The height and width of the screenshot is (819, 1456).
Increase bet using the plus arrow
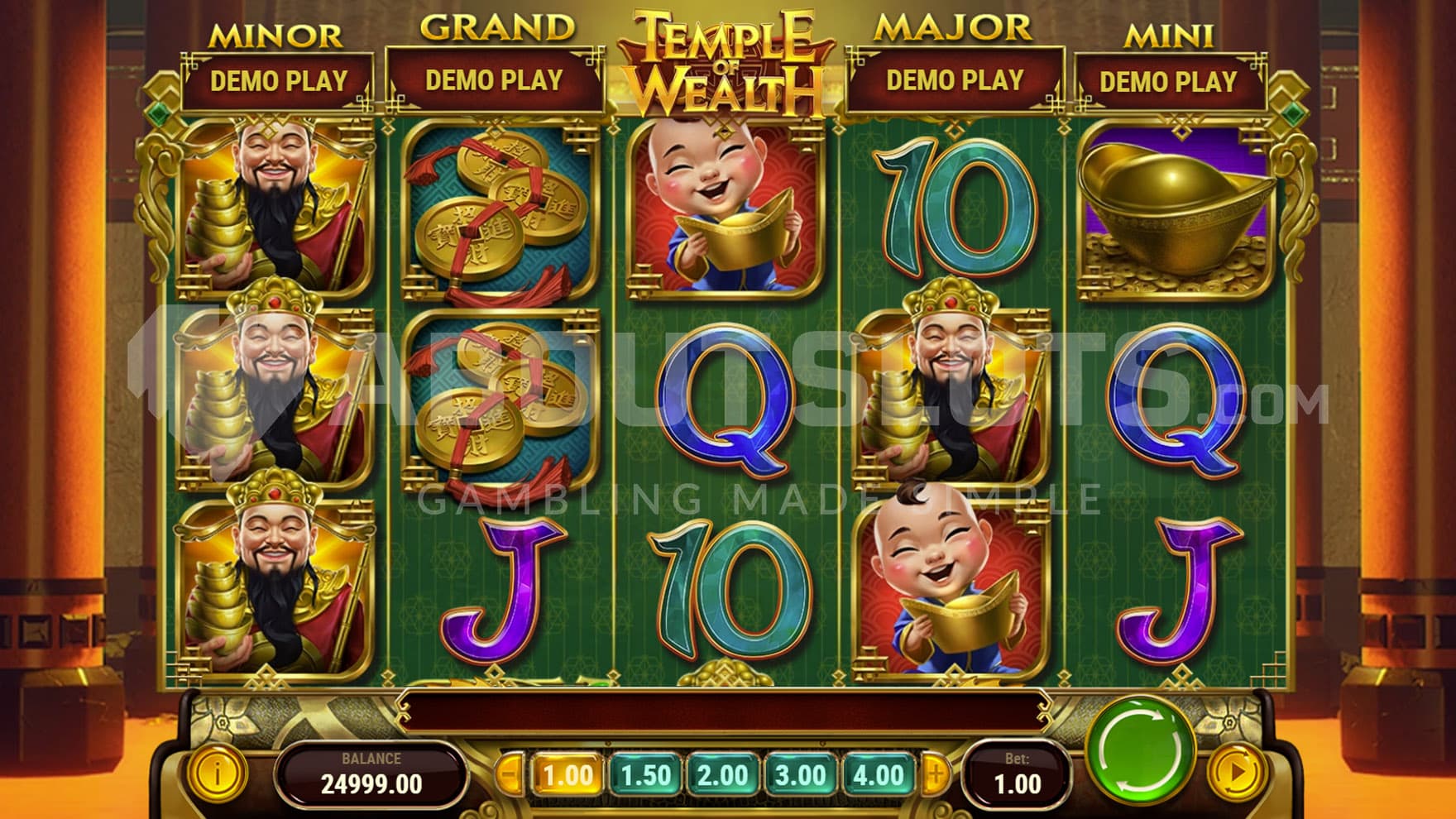pos(936,775)
